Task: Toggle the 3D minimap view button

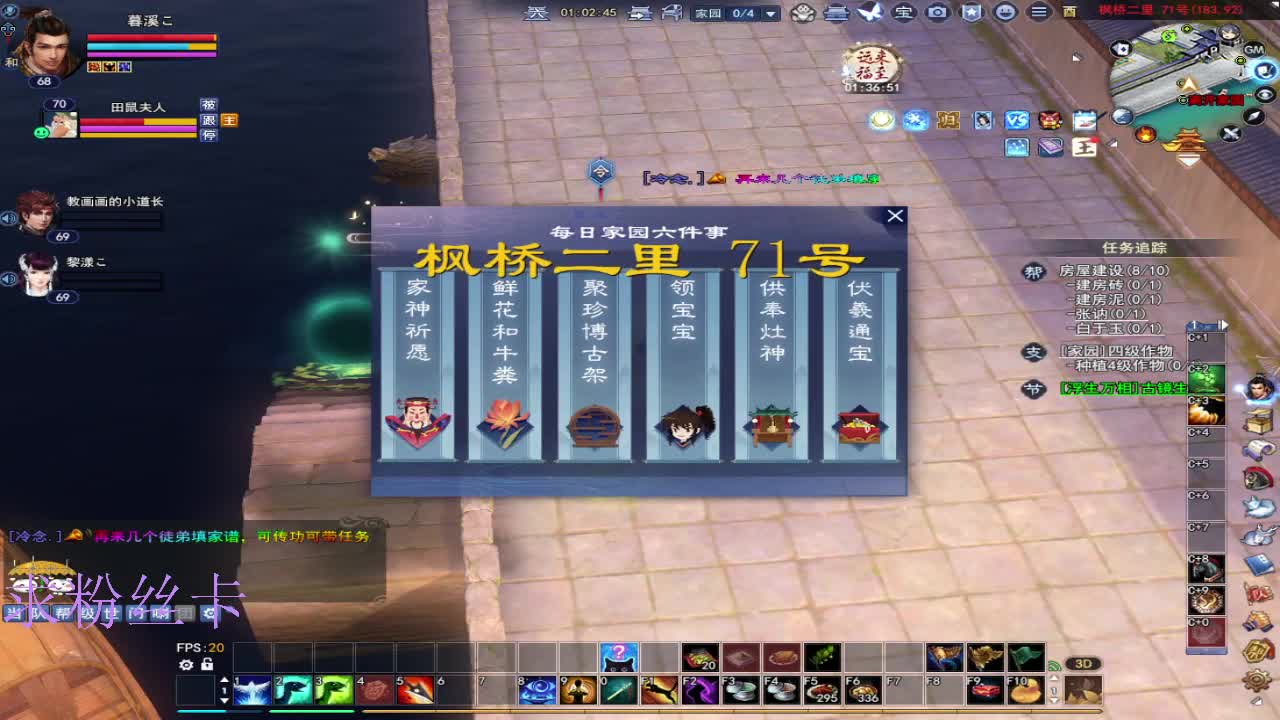Action: [x=1084, y=662]
